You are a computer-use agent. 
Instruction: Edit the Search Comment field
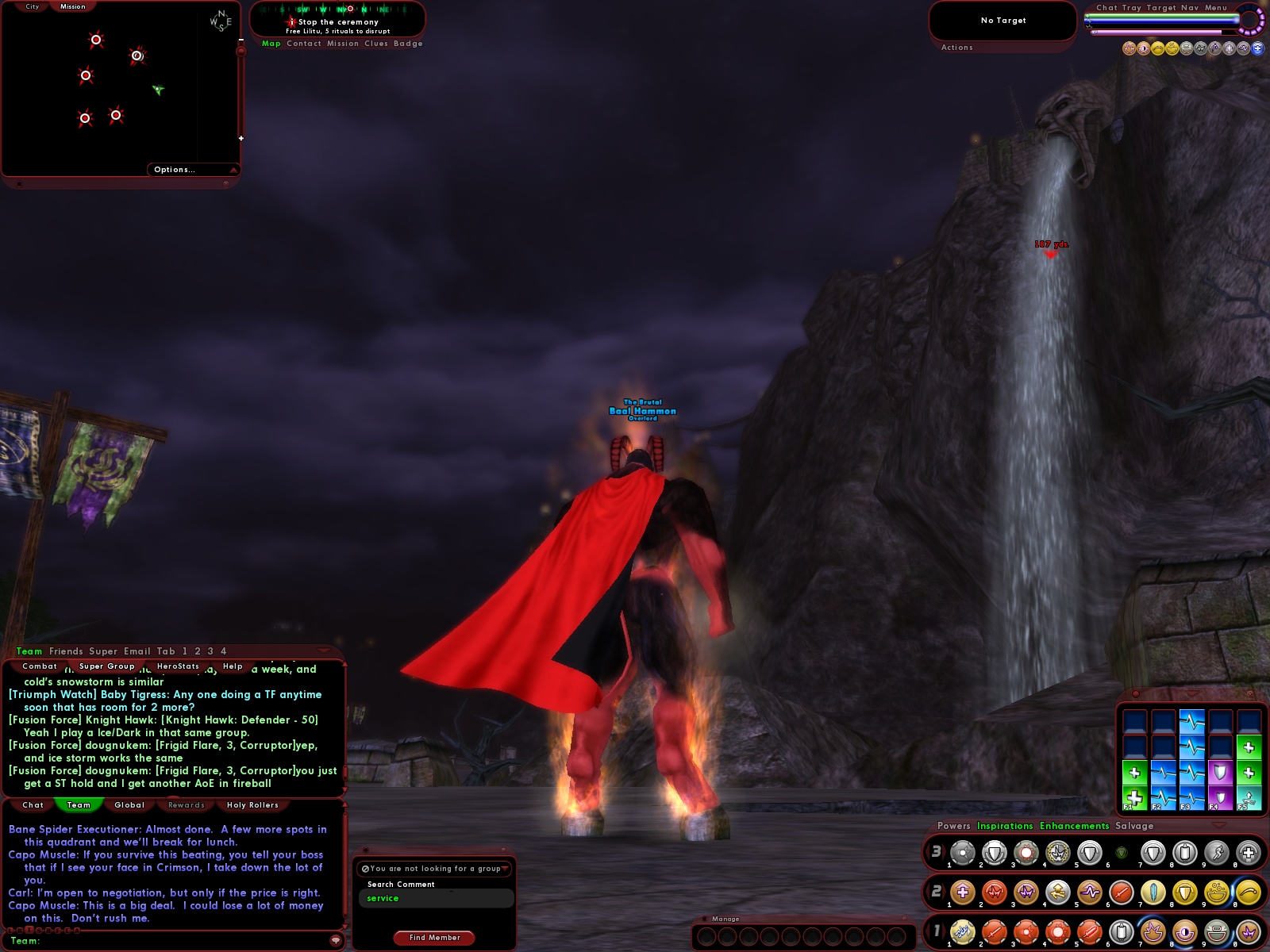click(x=435, y=898)
